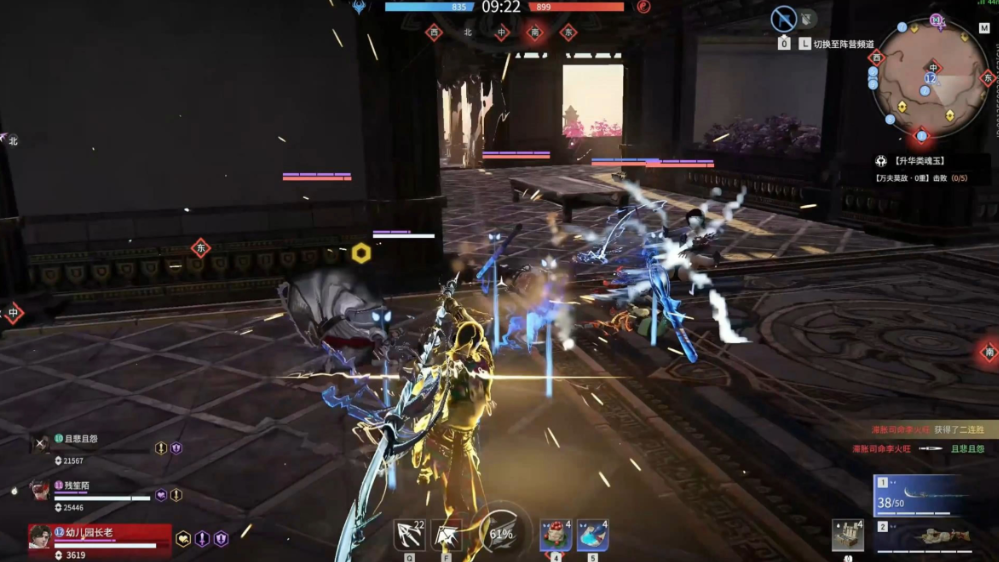Click the 中 capture point marker on minimap

tap(932, 68)
